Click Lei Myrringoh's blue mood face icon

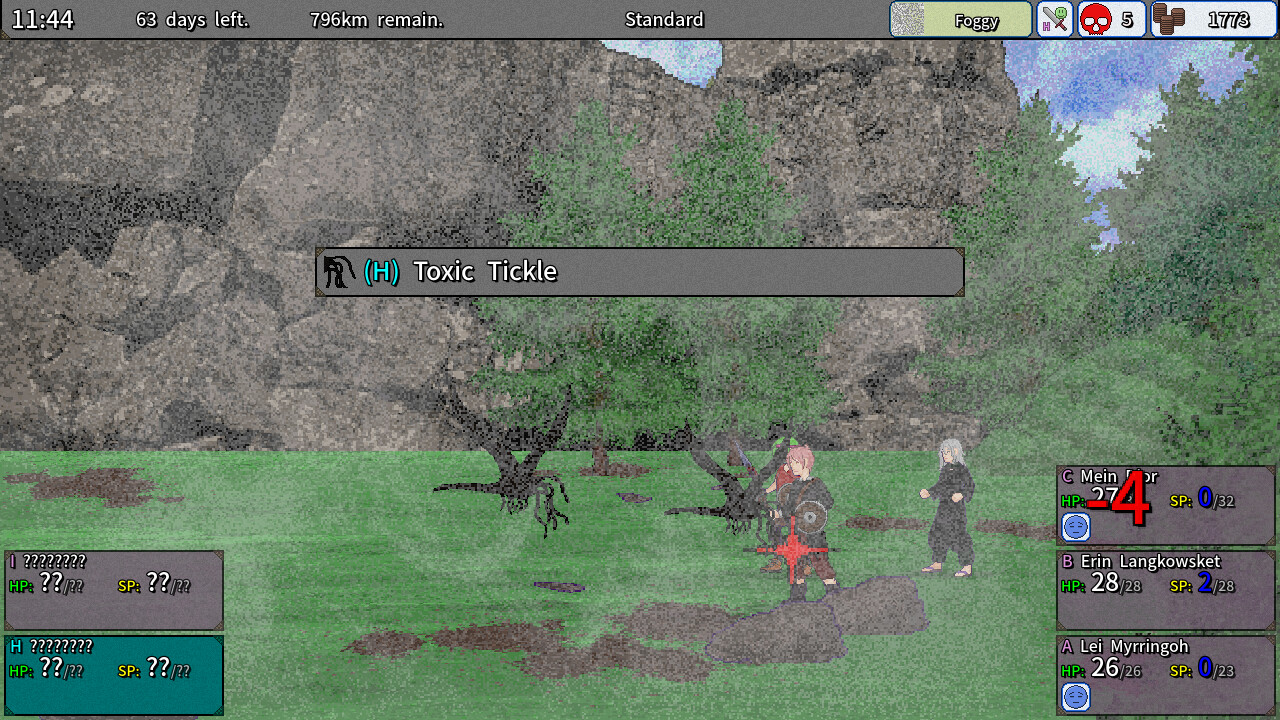pyautogui.click(x=1075, y=699)
